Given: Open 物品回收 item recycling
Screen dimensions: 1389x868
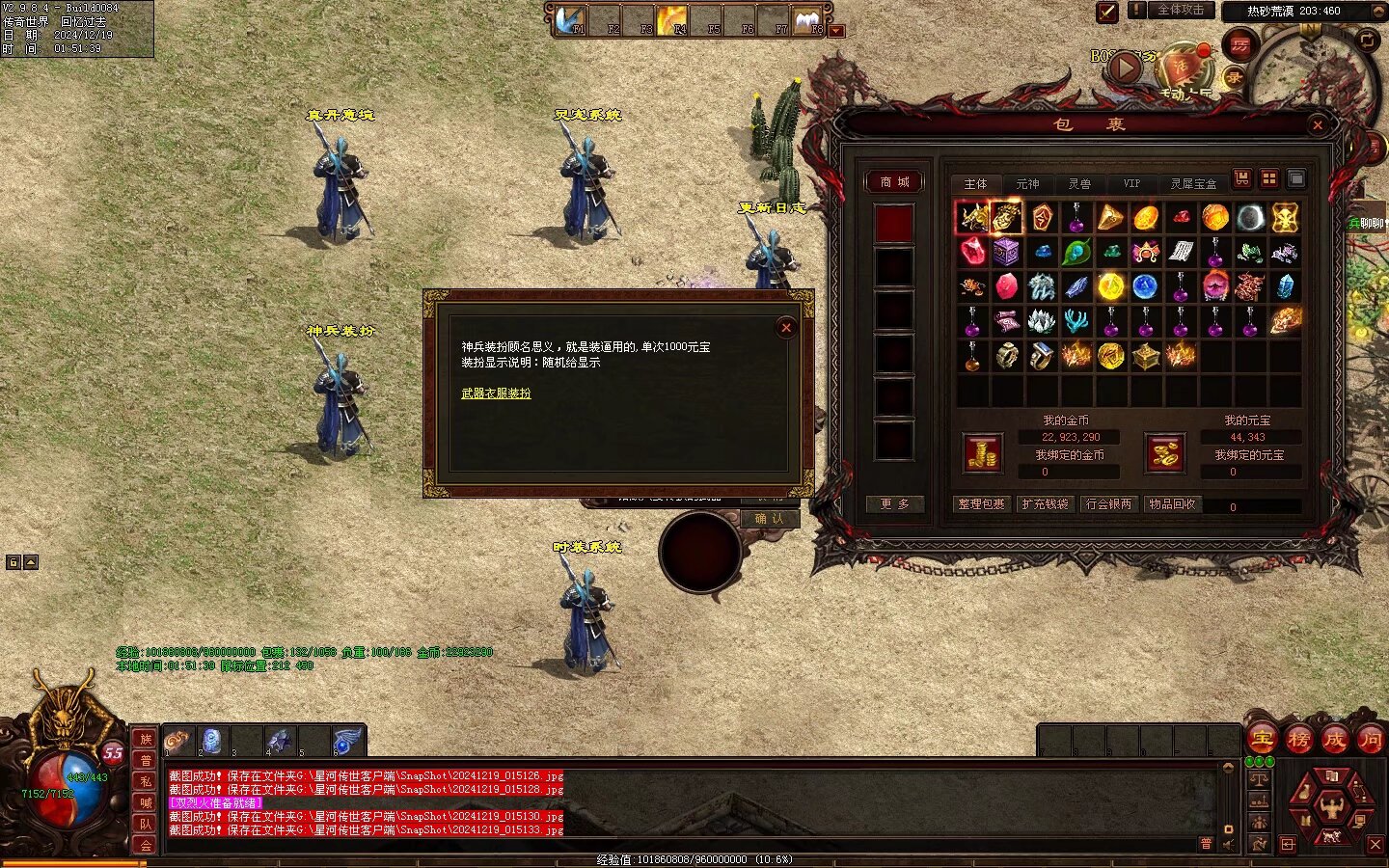Looking at the screenshot, I should [1172, 503].
